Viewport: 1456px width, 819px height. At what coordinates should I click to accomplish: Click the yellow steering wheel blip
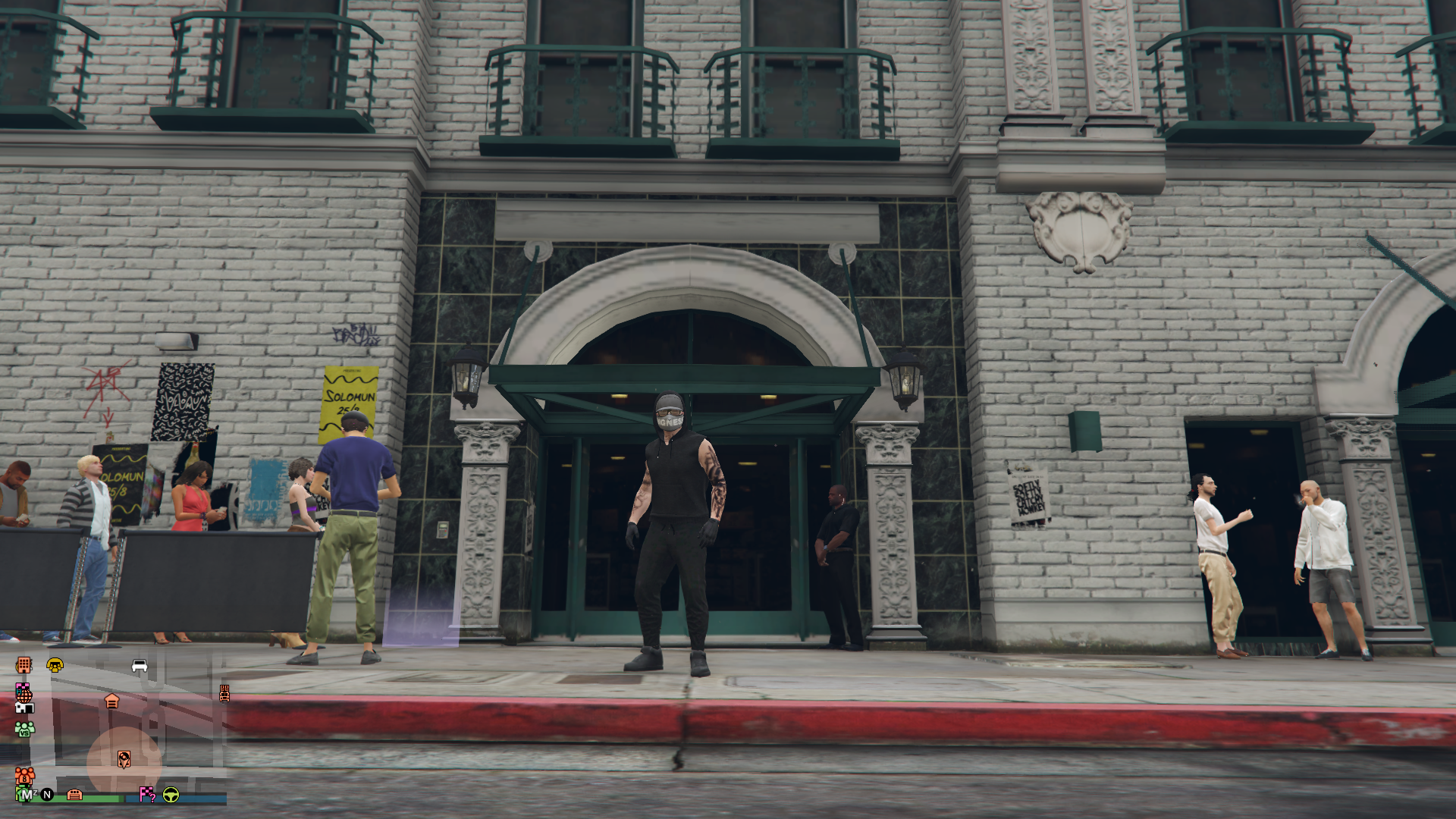(x=171, y=795)
